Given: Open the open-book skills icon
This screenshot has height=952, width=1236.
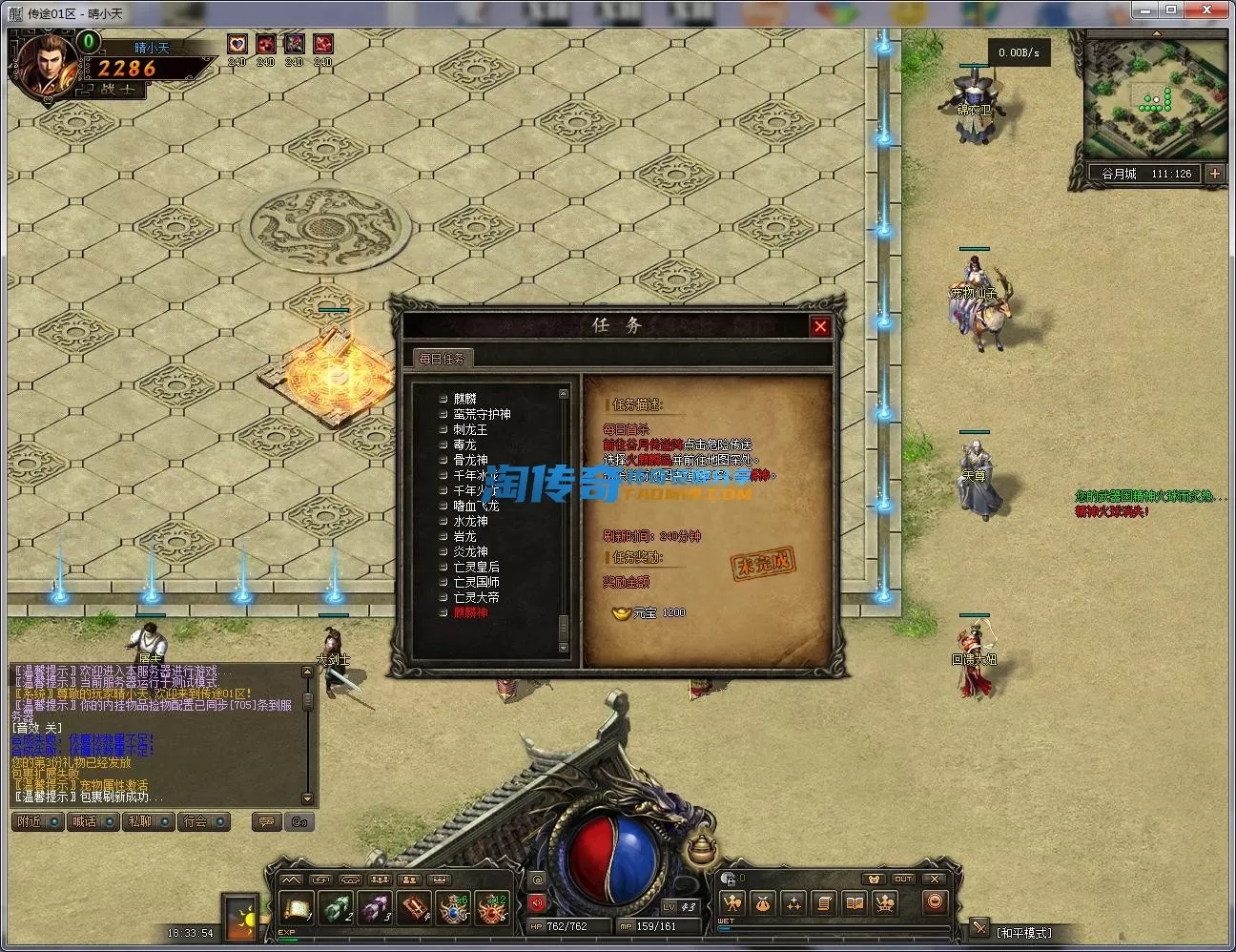Looking at the screenshot, I should point(855,902).
